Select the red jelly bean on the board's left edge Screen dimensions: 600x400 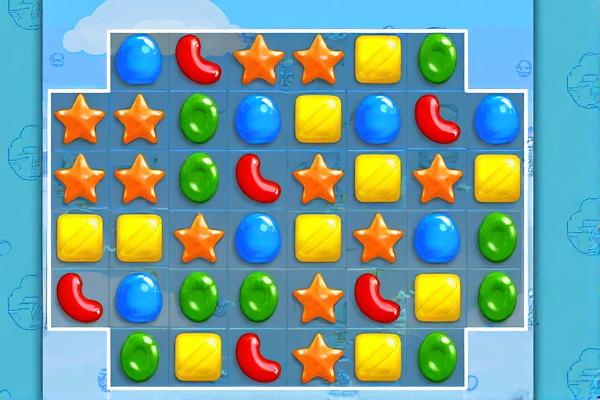(79, 297)
